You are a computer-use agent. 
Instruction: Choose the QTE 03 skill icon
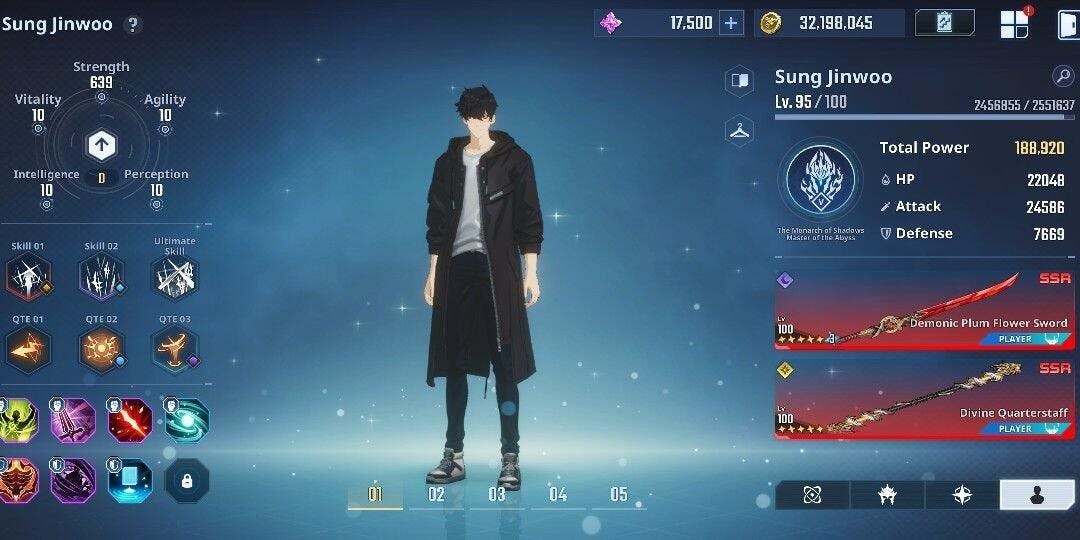pyautogui.click(x=175, y=349)
